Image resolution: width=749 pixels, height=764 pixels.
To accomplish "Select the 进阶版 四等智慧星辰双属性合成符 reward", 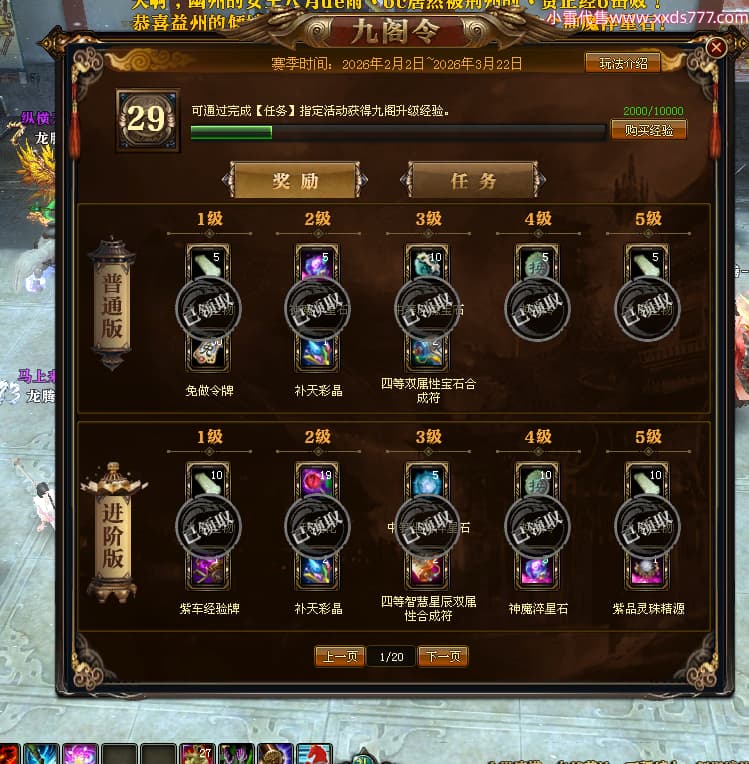I will tap(428, 526).
